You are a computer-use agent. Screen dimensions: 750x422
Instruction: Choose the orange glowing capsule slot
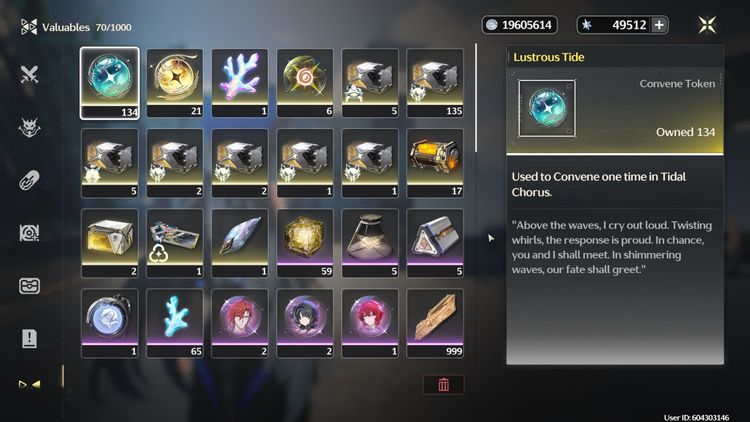pyautogui.click(x=434, y=163)
